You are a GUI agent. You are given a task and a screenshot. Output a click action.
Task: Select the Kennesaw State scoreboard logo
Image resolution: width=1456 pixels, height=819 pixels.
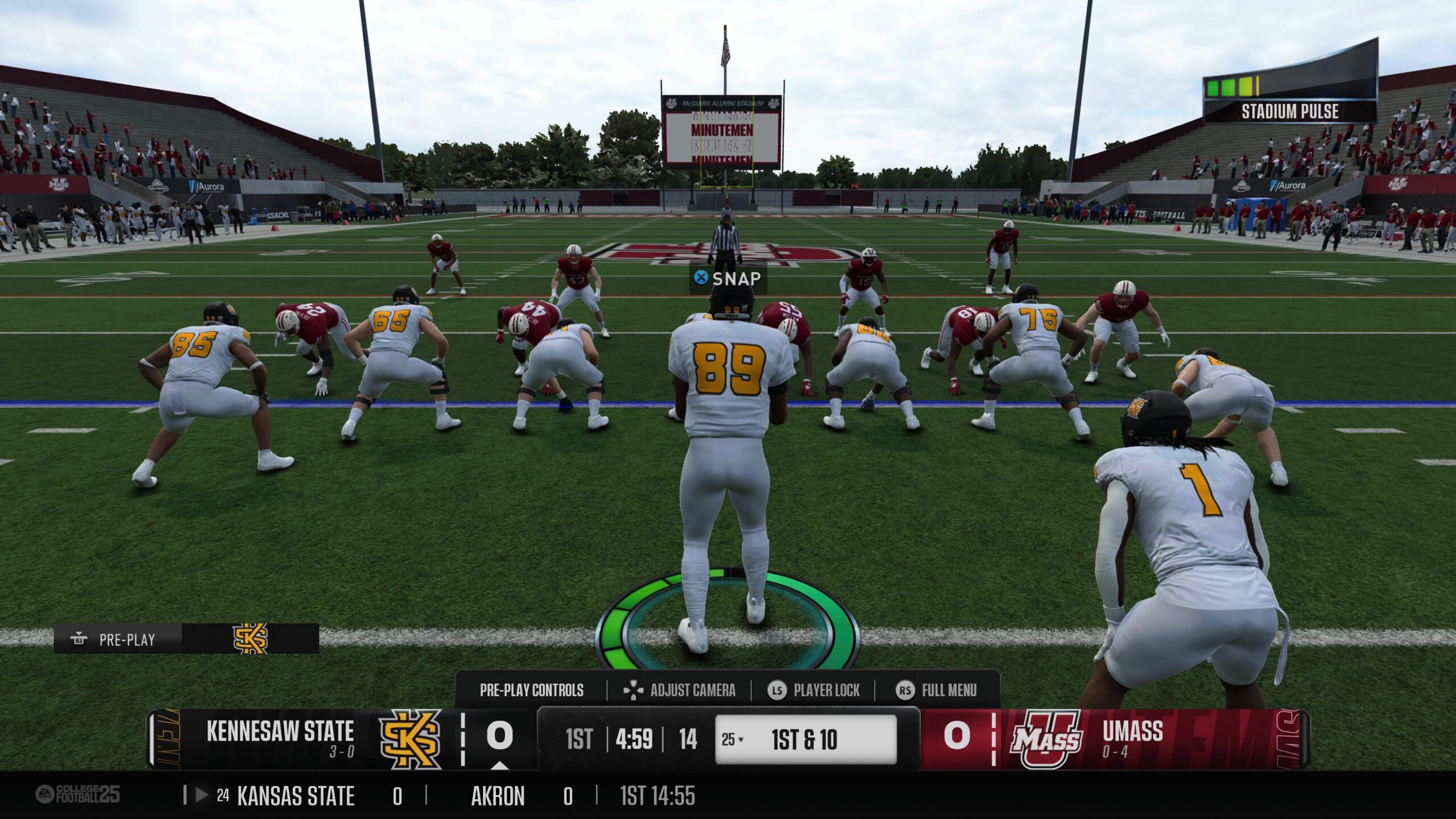(409, 739)
